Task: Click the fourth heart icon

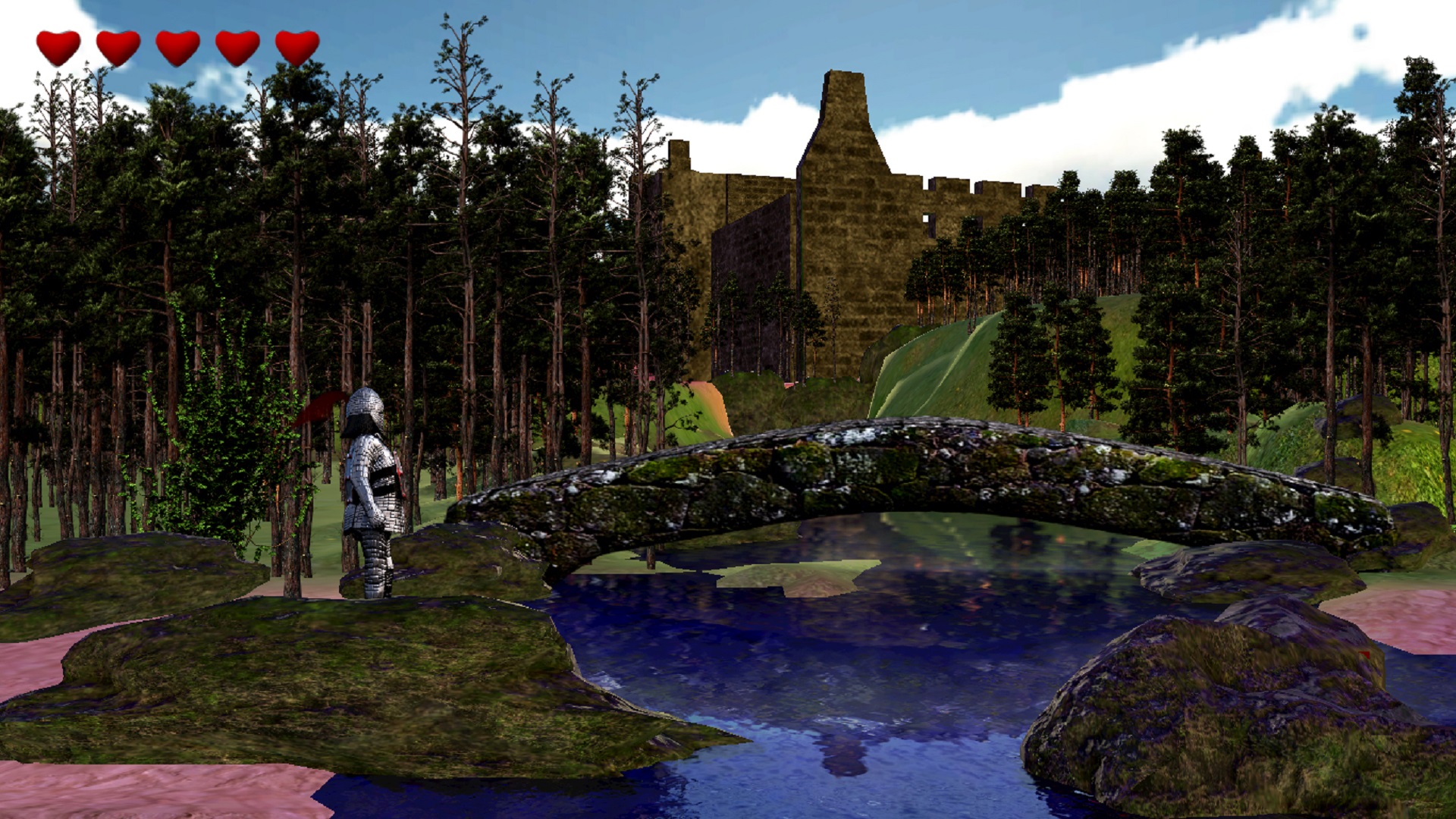Action: [x=235, y=47]
